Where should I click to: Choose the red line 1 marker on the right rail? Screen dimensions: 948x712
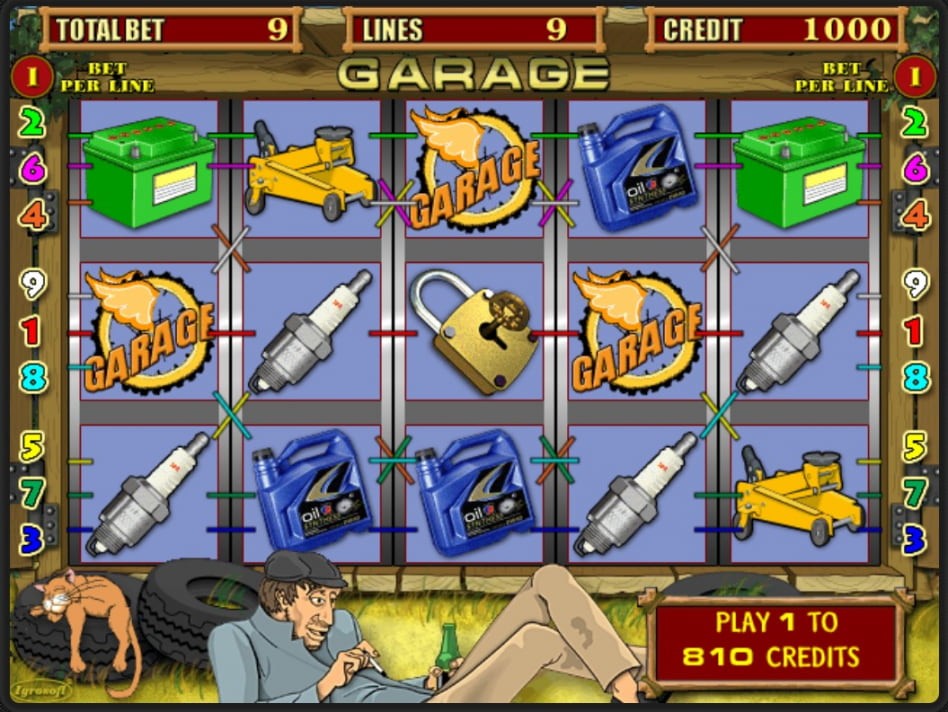(x=914, y=331)
